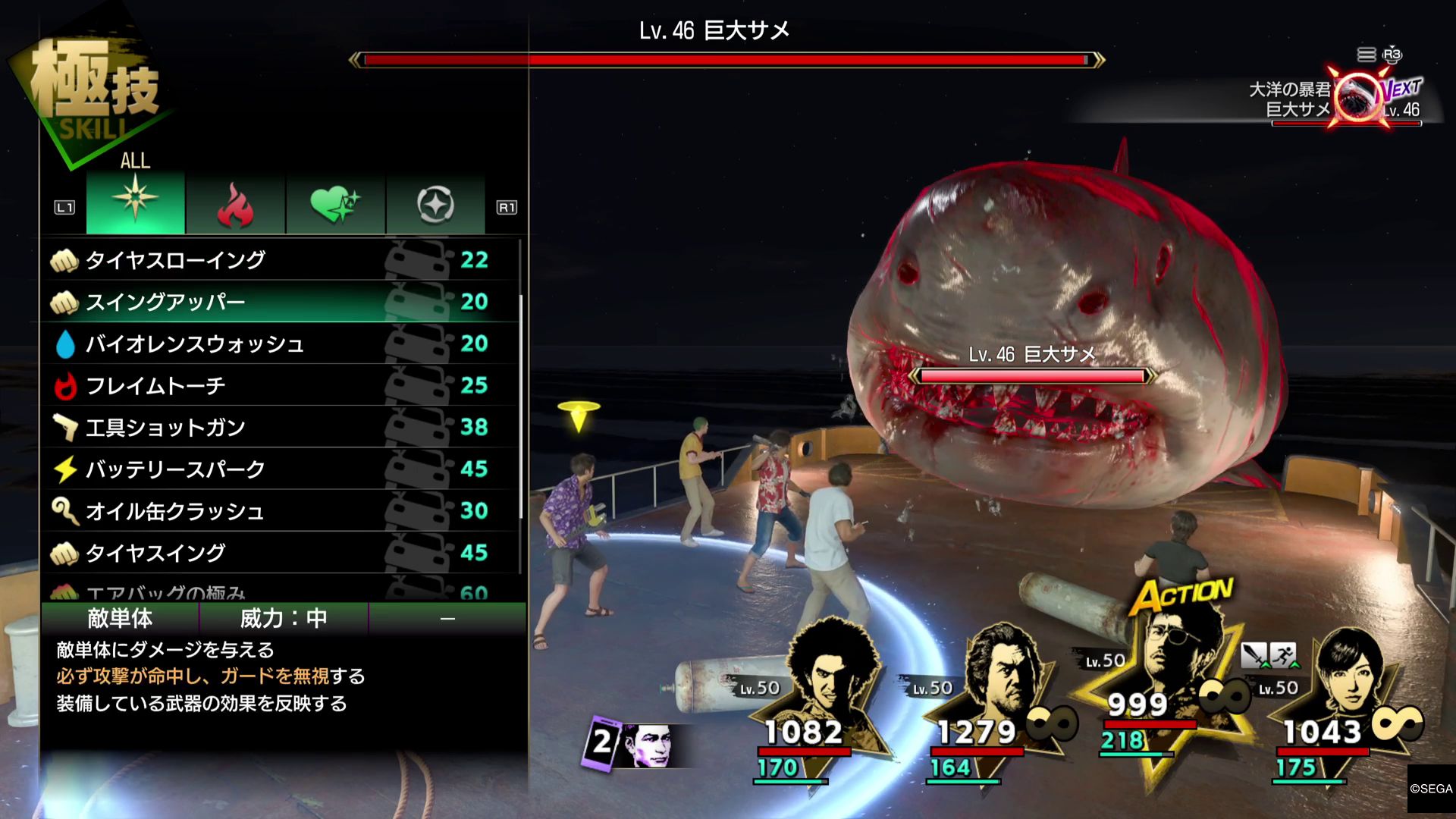Click the purple Poundmate summon card
The image size is (1456, 819).
pos(603,742)
